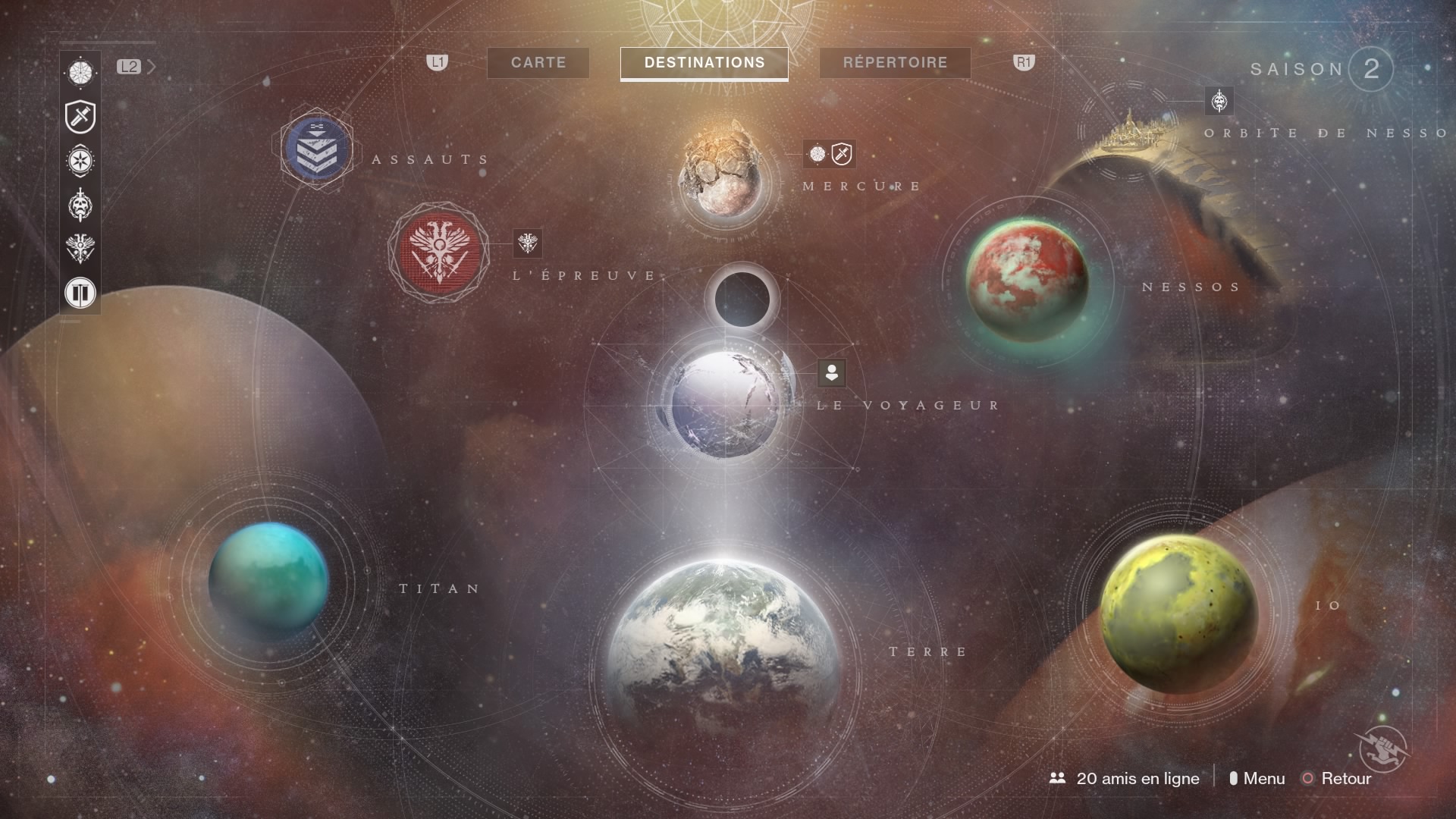Choose Terre as destination

[723, 667]
